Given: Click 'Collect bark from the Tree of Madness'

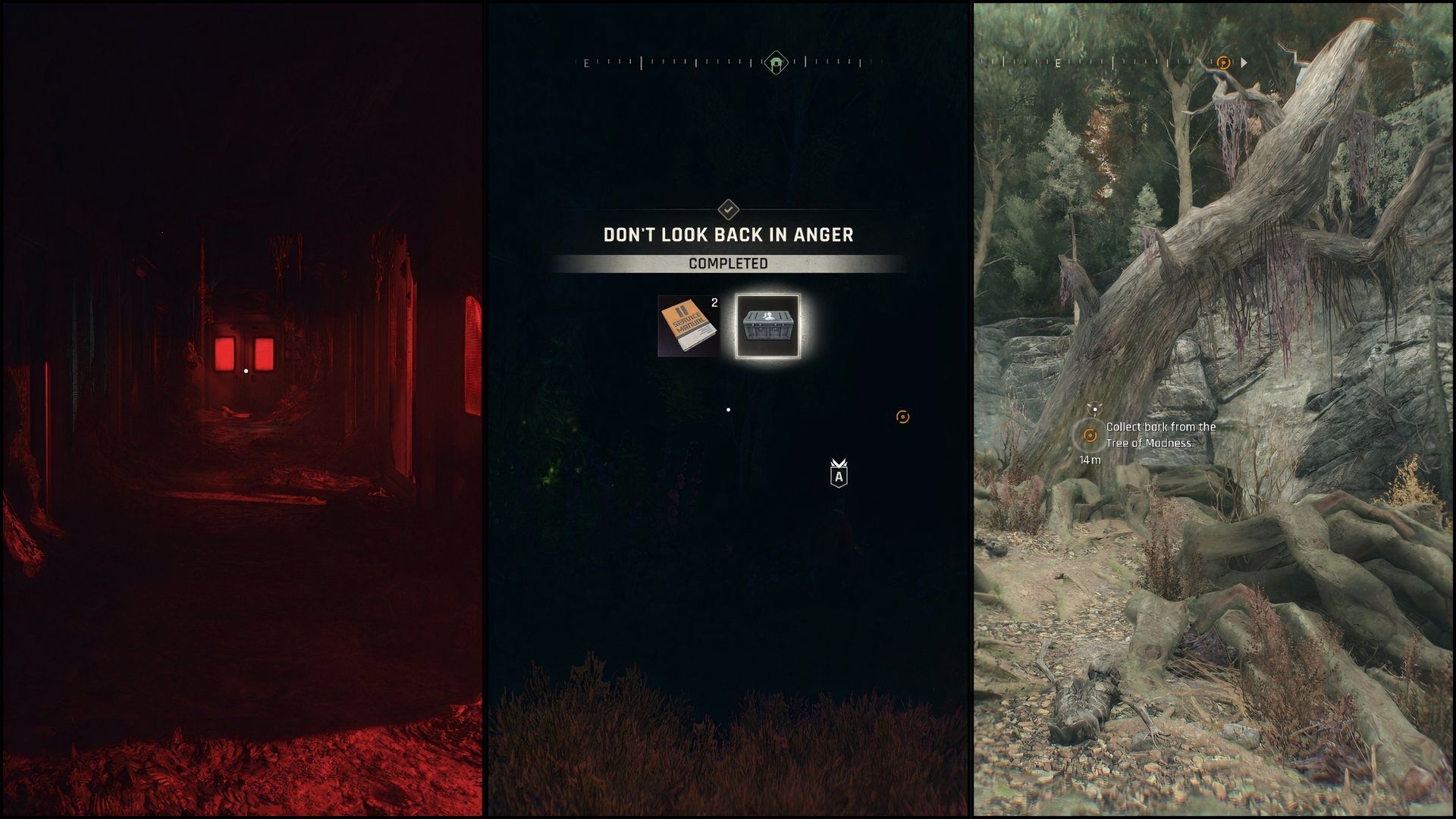Looking at the screenshot, I should [x=1151, y=434].
